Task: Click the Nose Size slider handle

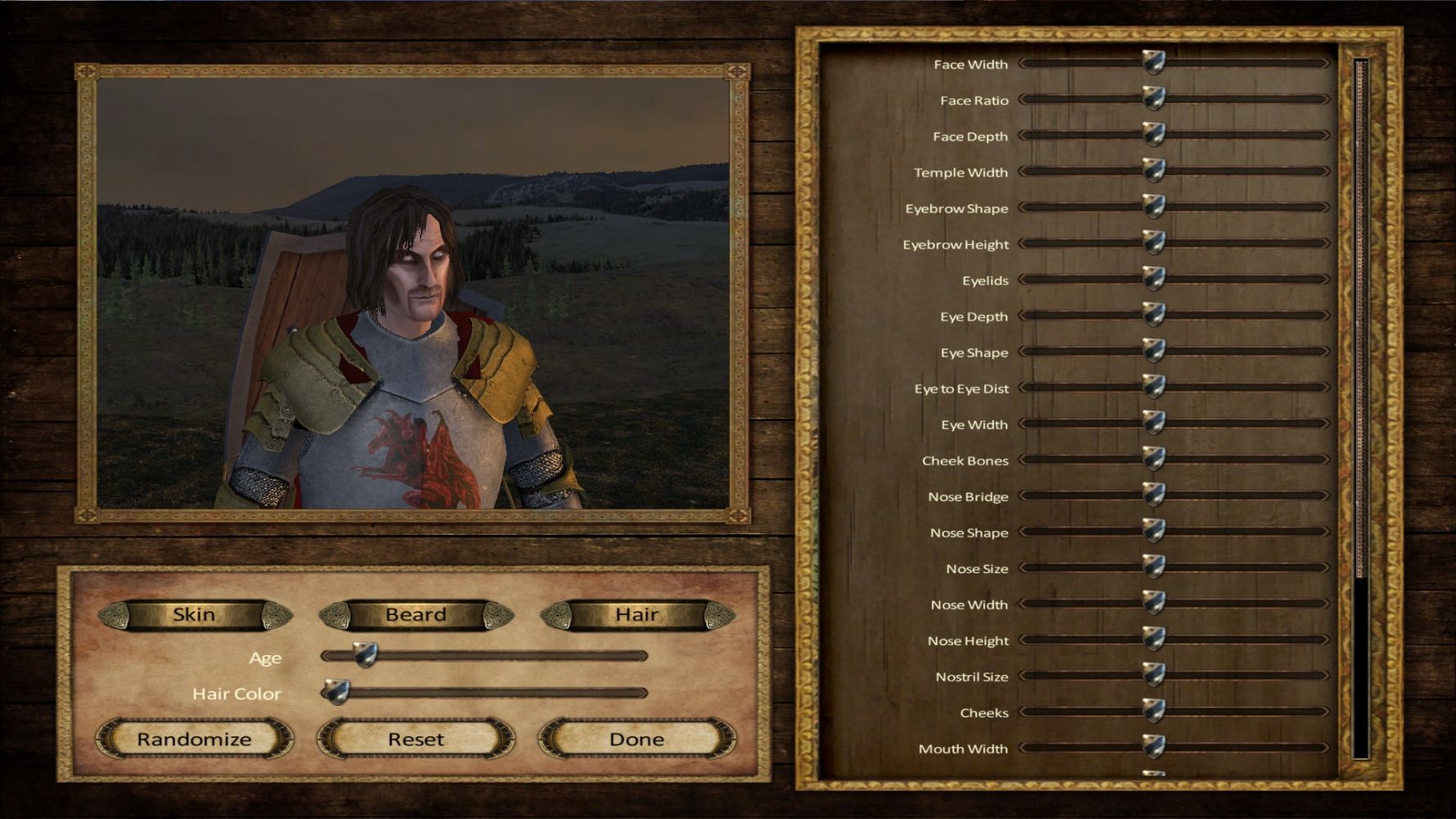Action: [x=1154, y=567]
